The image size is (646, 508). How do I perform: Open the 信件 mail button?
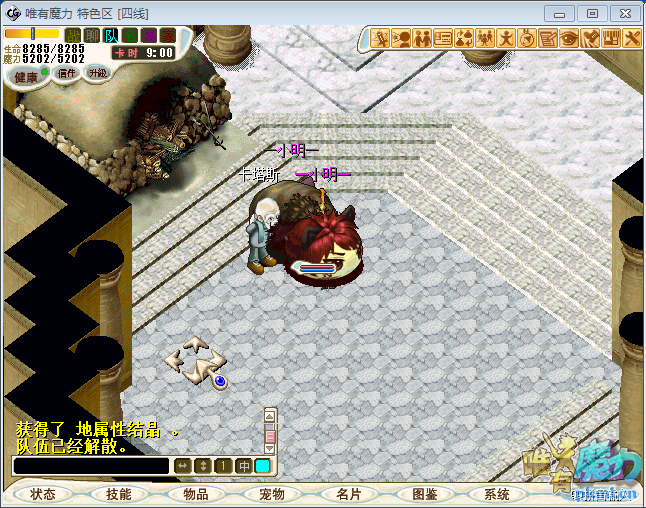[68, 73]
